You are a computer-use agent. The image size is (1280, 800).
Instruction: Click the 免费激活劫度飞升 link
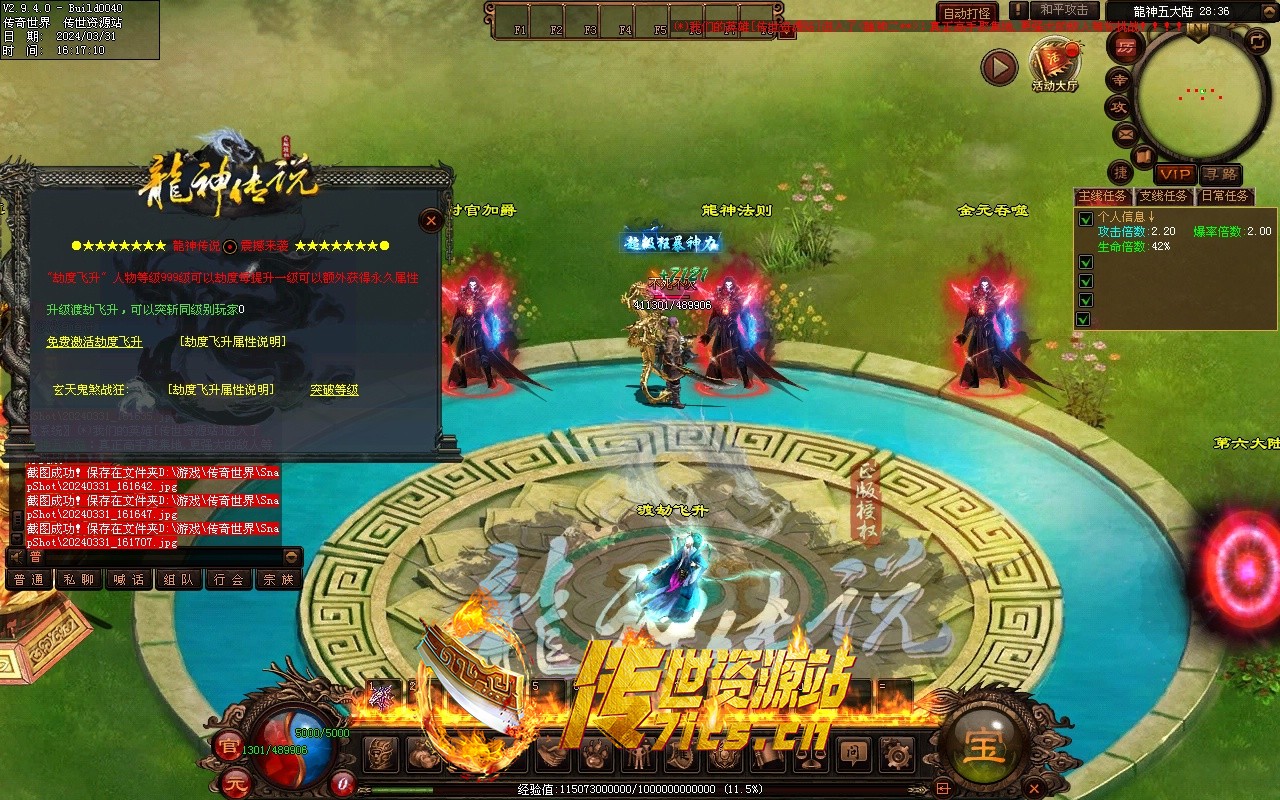pyautogui.click(x=95, y=342)
